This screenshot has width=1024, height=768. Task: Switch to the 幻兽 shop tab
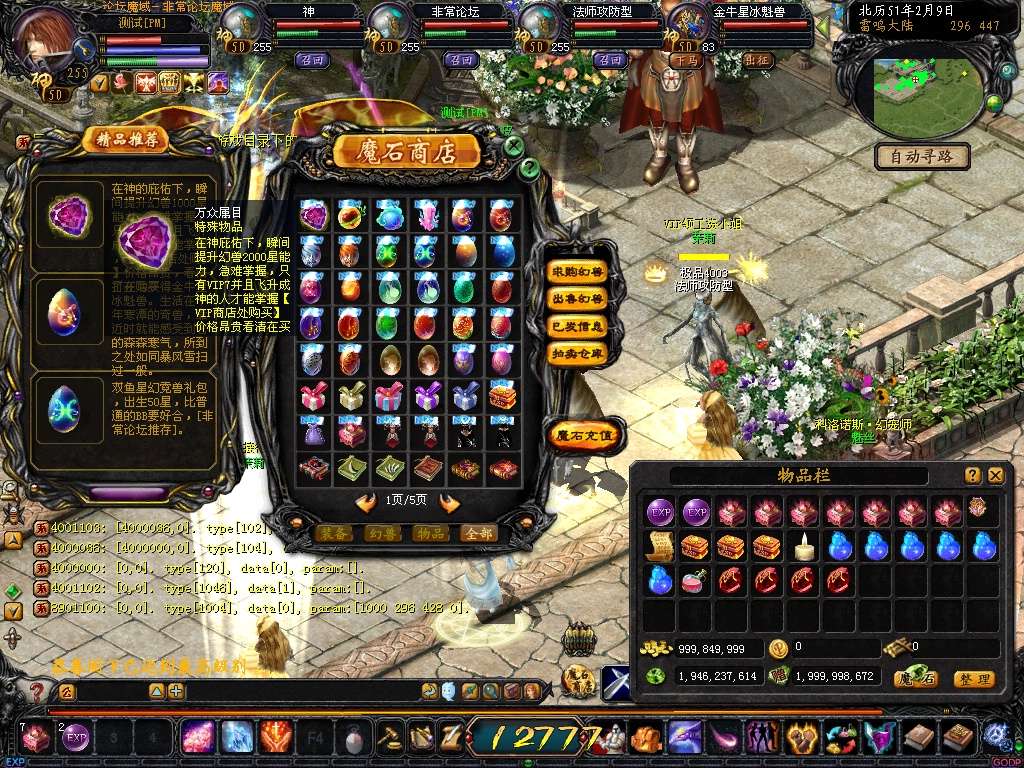pyautogui.click(x=381, y=533)
